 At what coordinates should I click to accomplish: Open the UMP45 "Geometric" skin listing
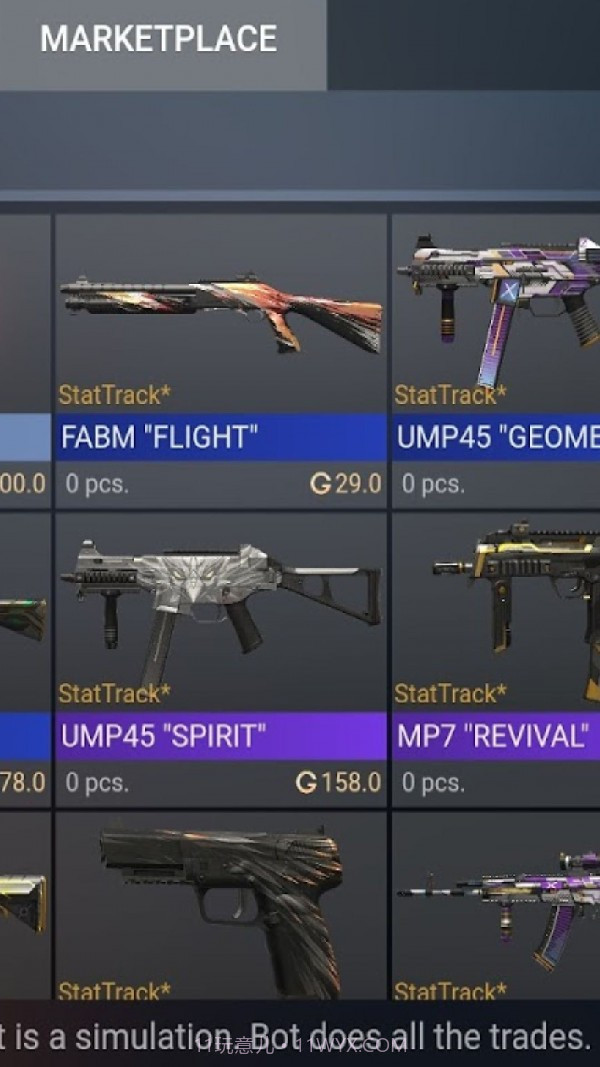[x=496, y=360]
